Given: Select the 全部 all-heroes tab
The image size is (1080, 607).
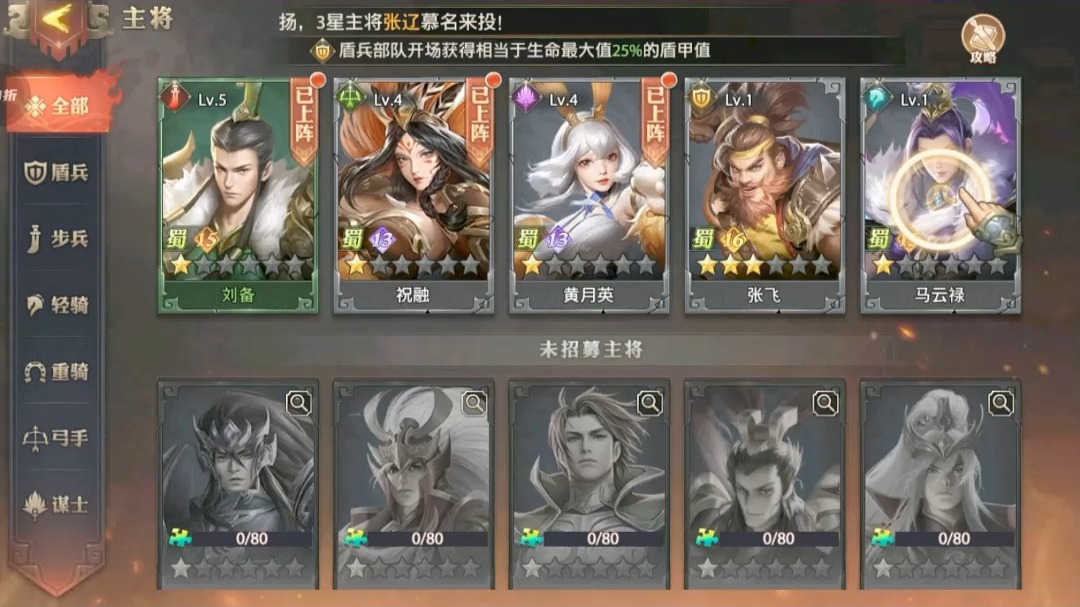Looking at the screenshot, I should pyautogui.click(x=60, y=105).
